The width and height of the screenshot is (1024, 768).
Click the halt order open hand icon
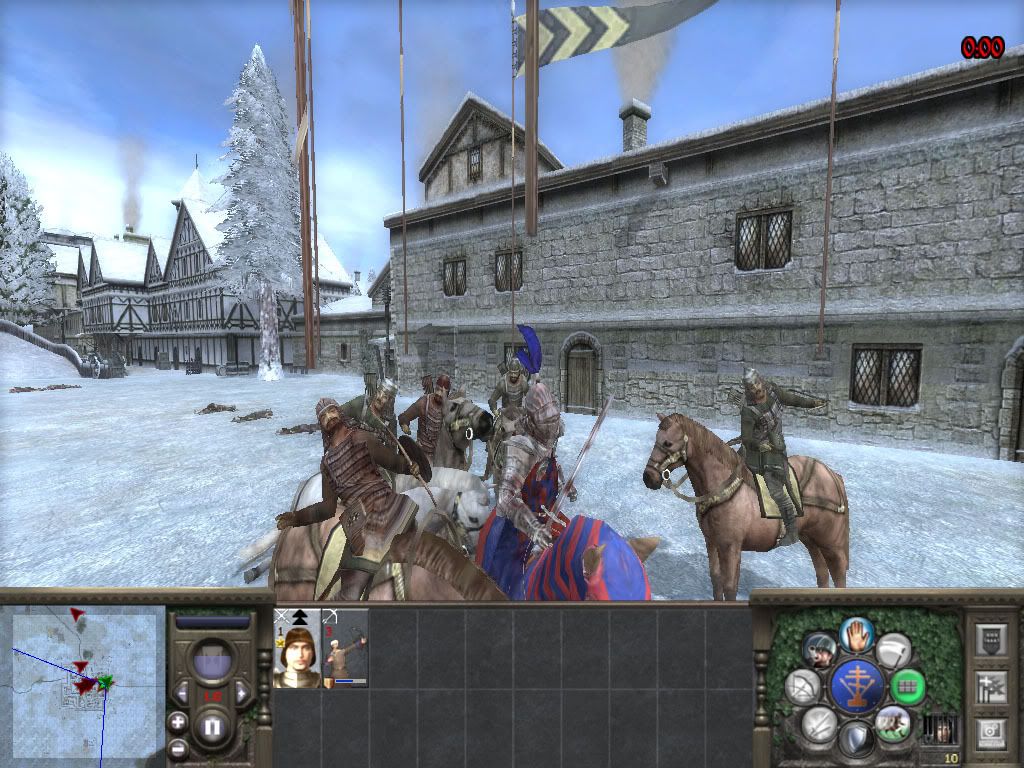856,633
